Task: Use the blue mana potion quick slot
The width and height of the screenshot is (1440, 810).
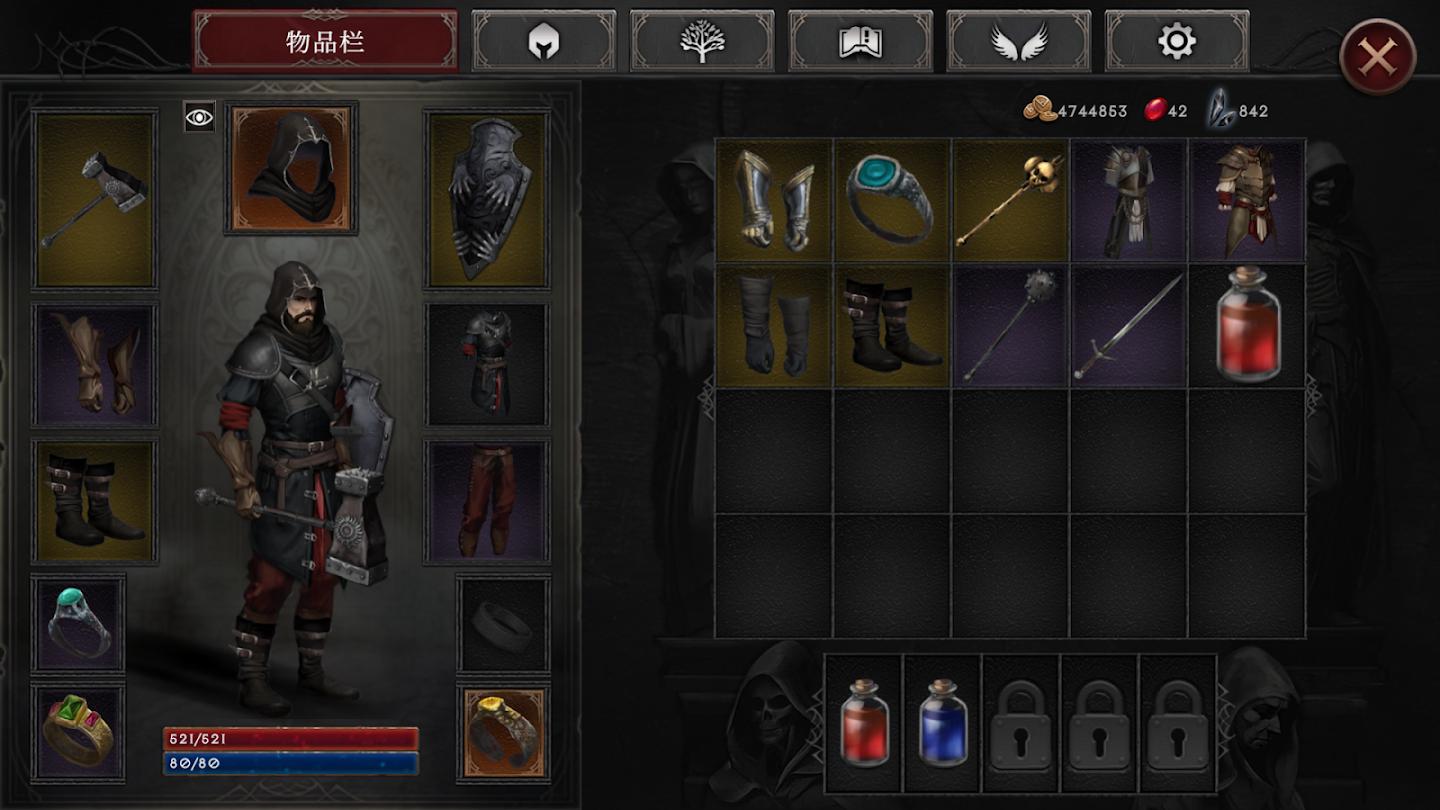Action: point(942,722)
